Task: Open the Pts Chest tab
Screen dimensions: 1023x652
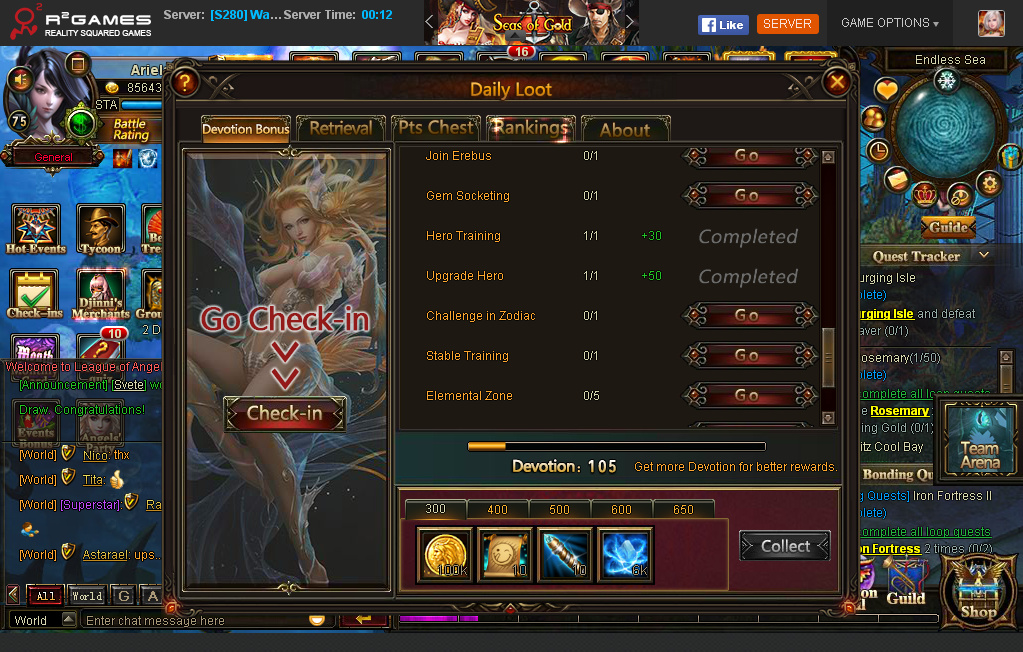Action: click(436, 128)
